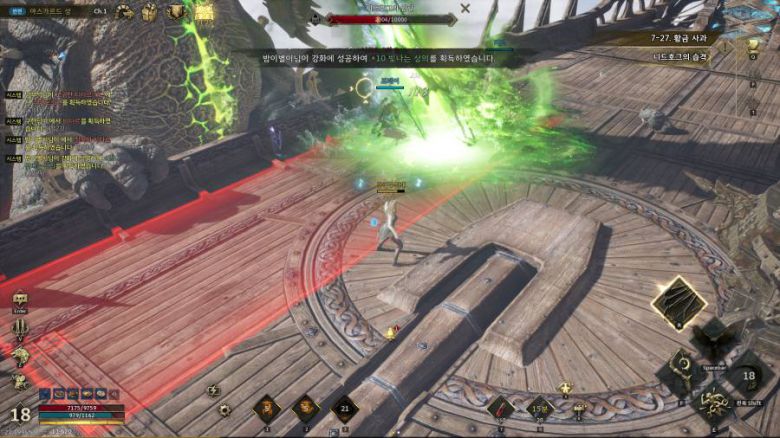
Task: Select the skill slot showing cooldown 21
Action: click(345, 408)
